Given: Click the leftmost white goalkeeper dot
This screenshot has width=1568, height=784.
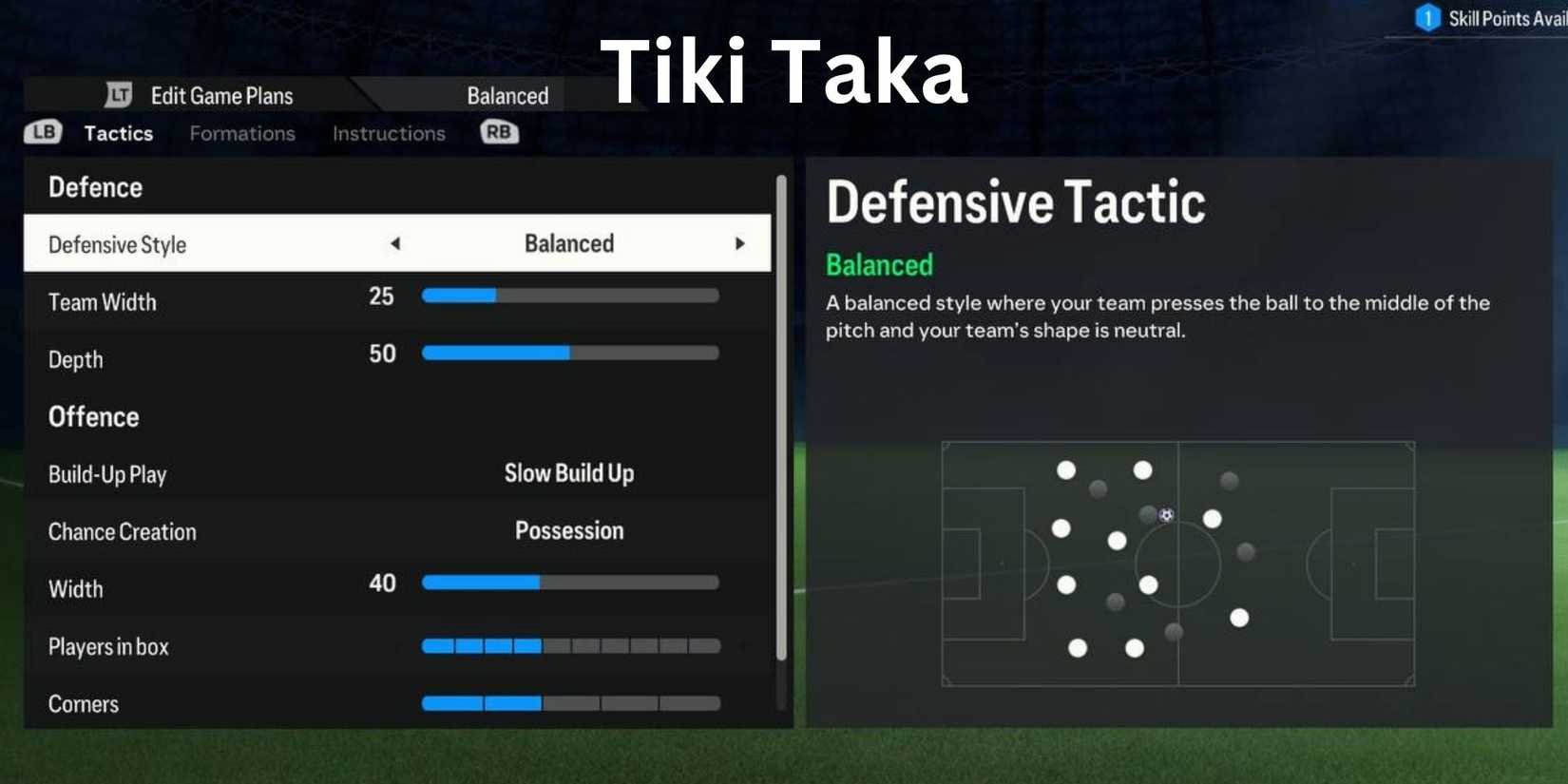Looking at the screenshot, I should (1061, 528).
